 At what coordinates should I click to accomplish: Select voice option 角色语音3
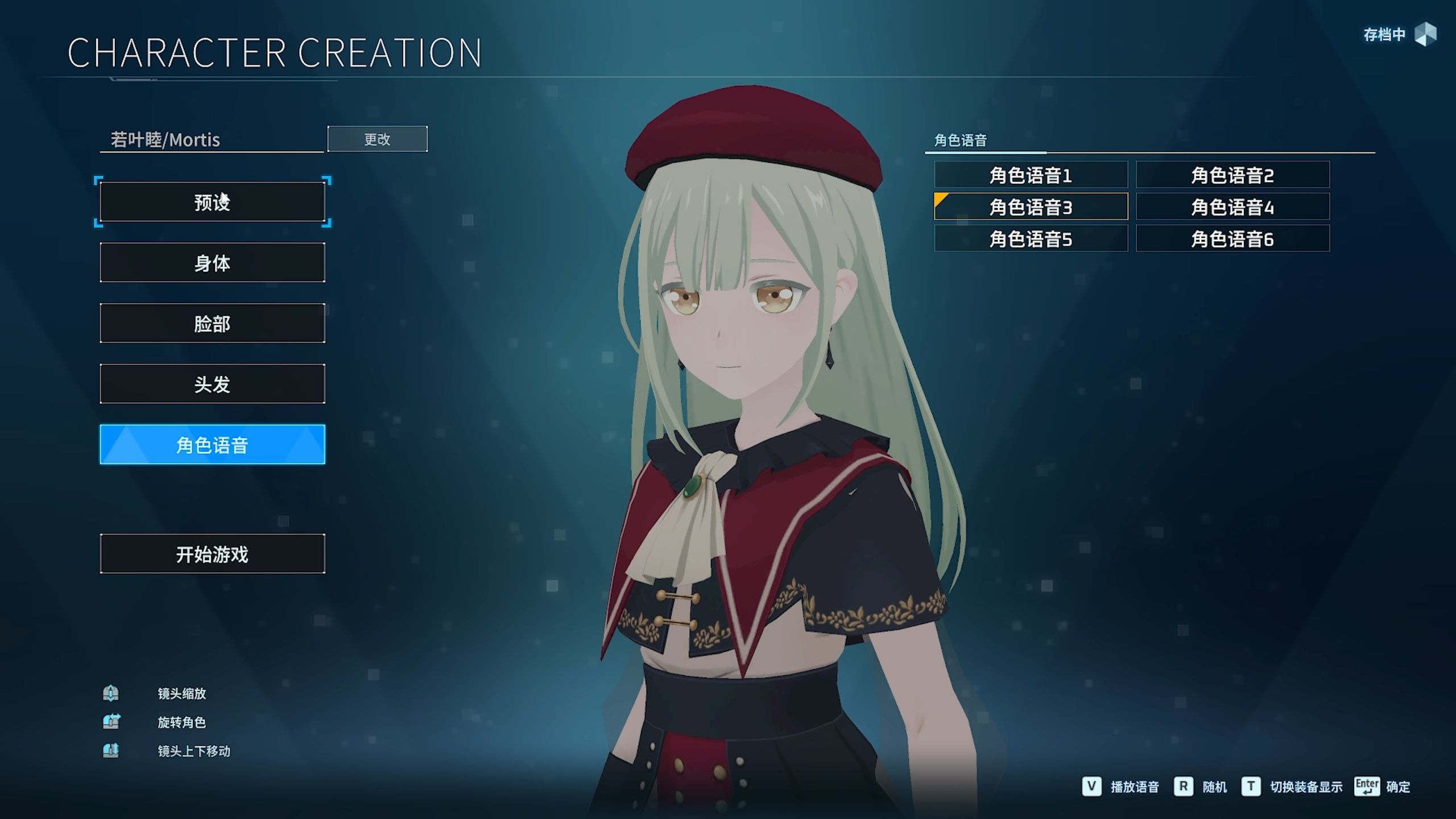1031,206
